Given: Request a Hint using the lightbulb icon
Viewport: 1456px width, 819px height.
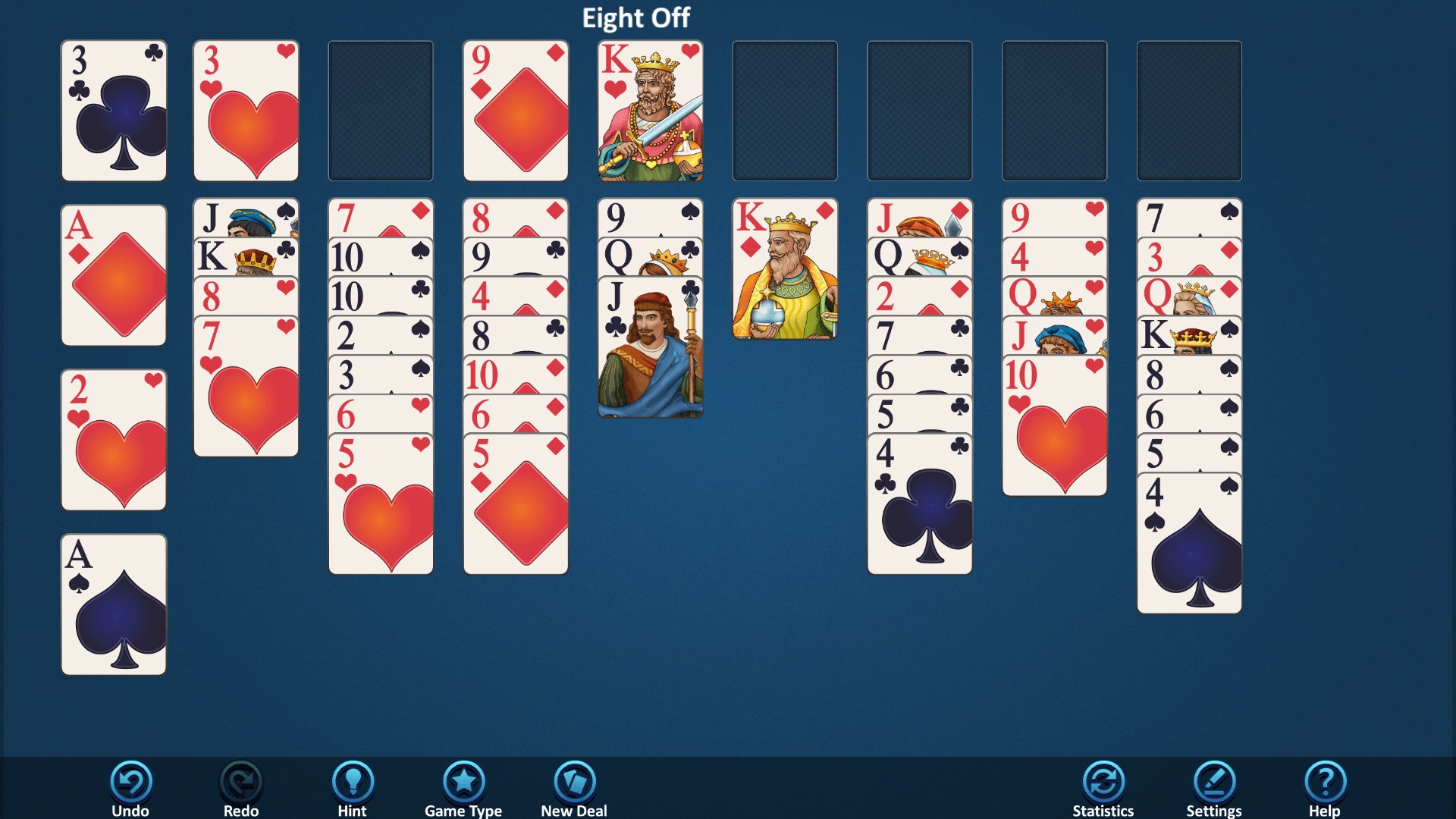Looking at the screenshot, I should 353,781.
